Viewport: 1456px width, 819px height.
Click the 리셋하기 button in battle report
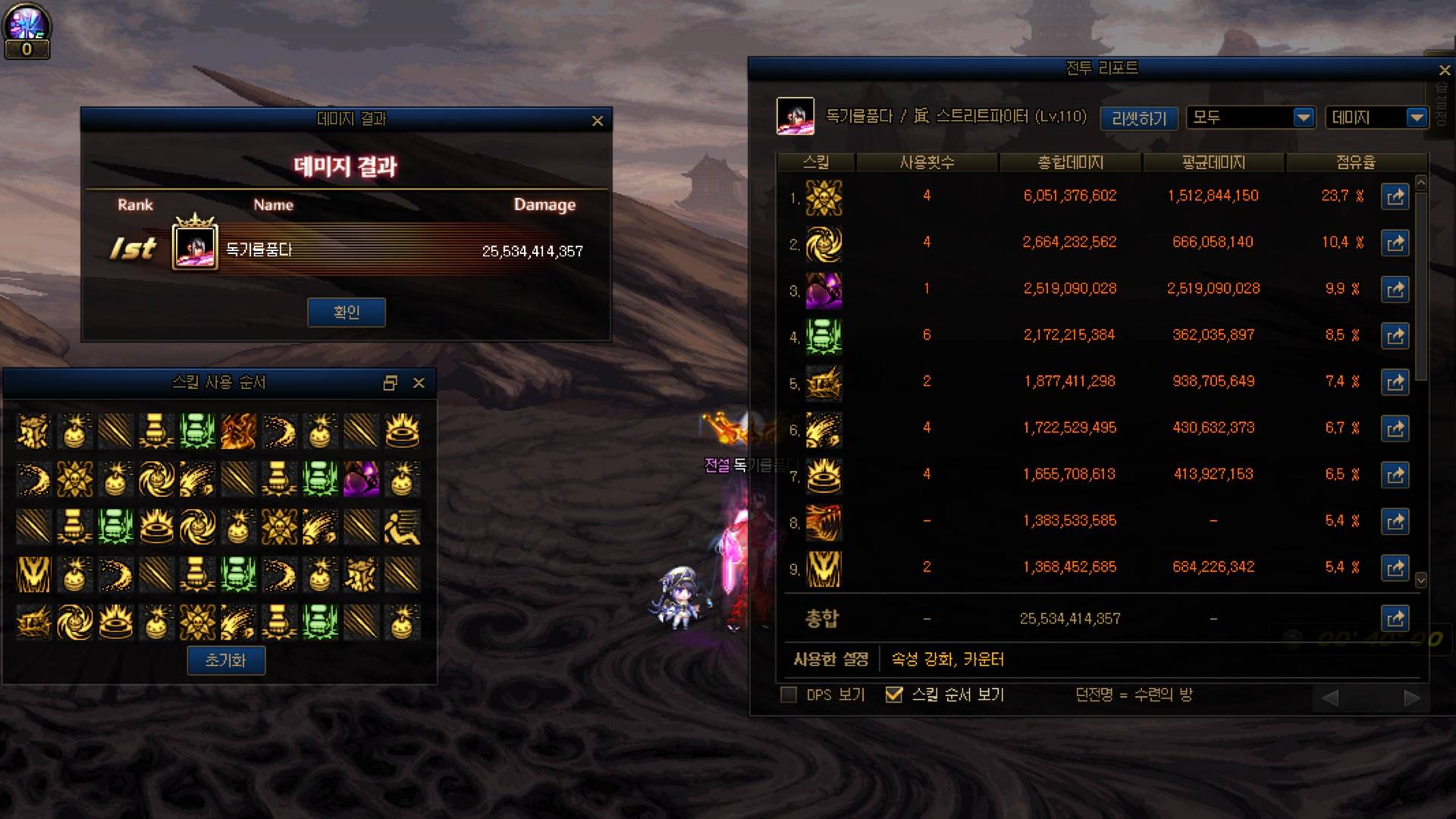click(x=1138, y=118)
